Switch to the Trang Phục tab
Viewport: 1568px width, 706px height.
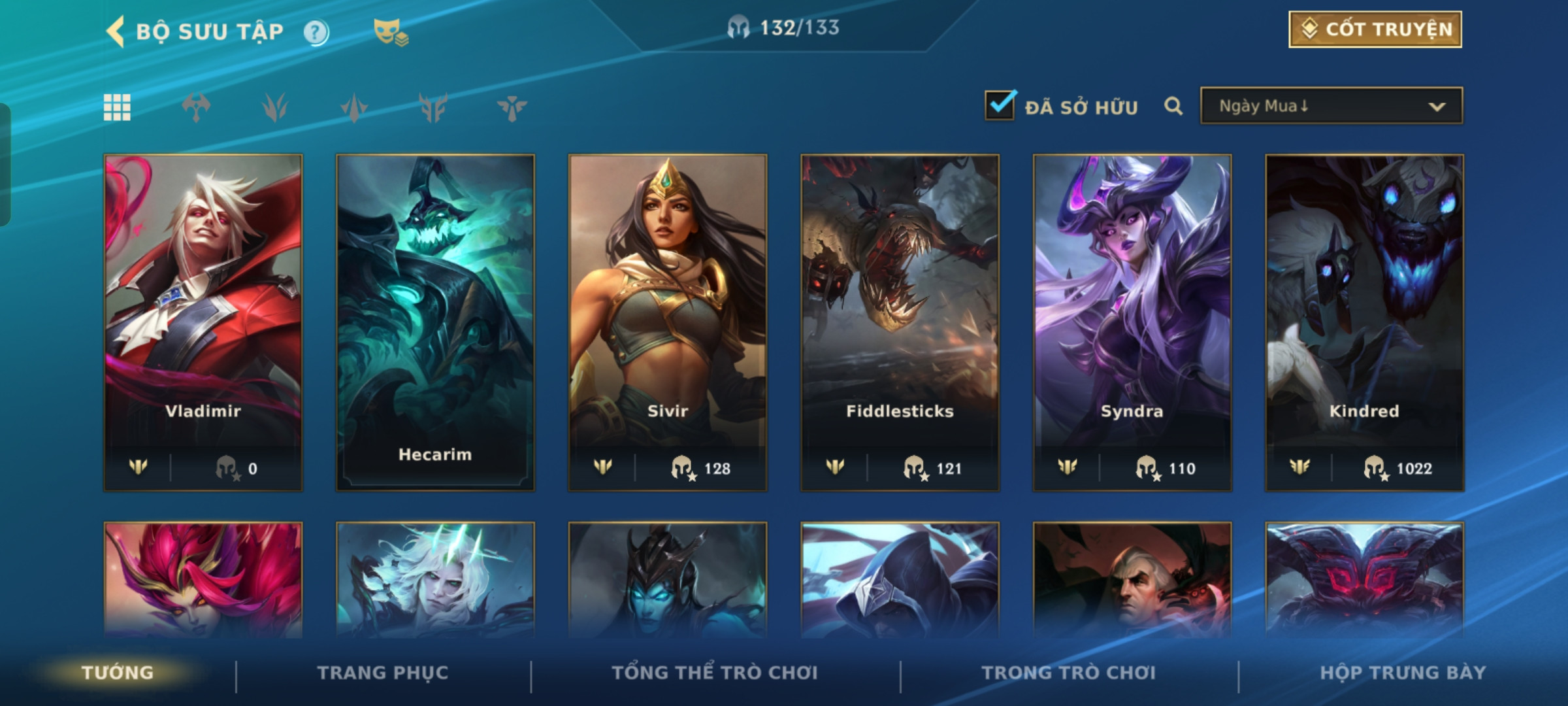(383, 673)
